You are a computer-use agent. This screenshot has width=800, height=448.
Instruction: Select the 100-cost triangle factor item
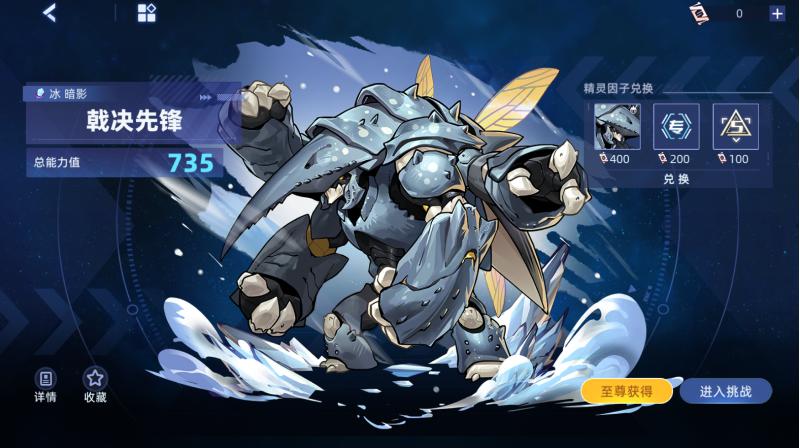point(735,127)
